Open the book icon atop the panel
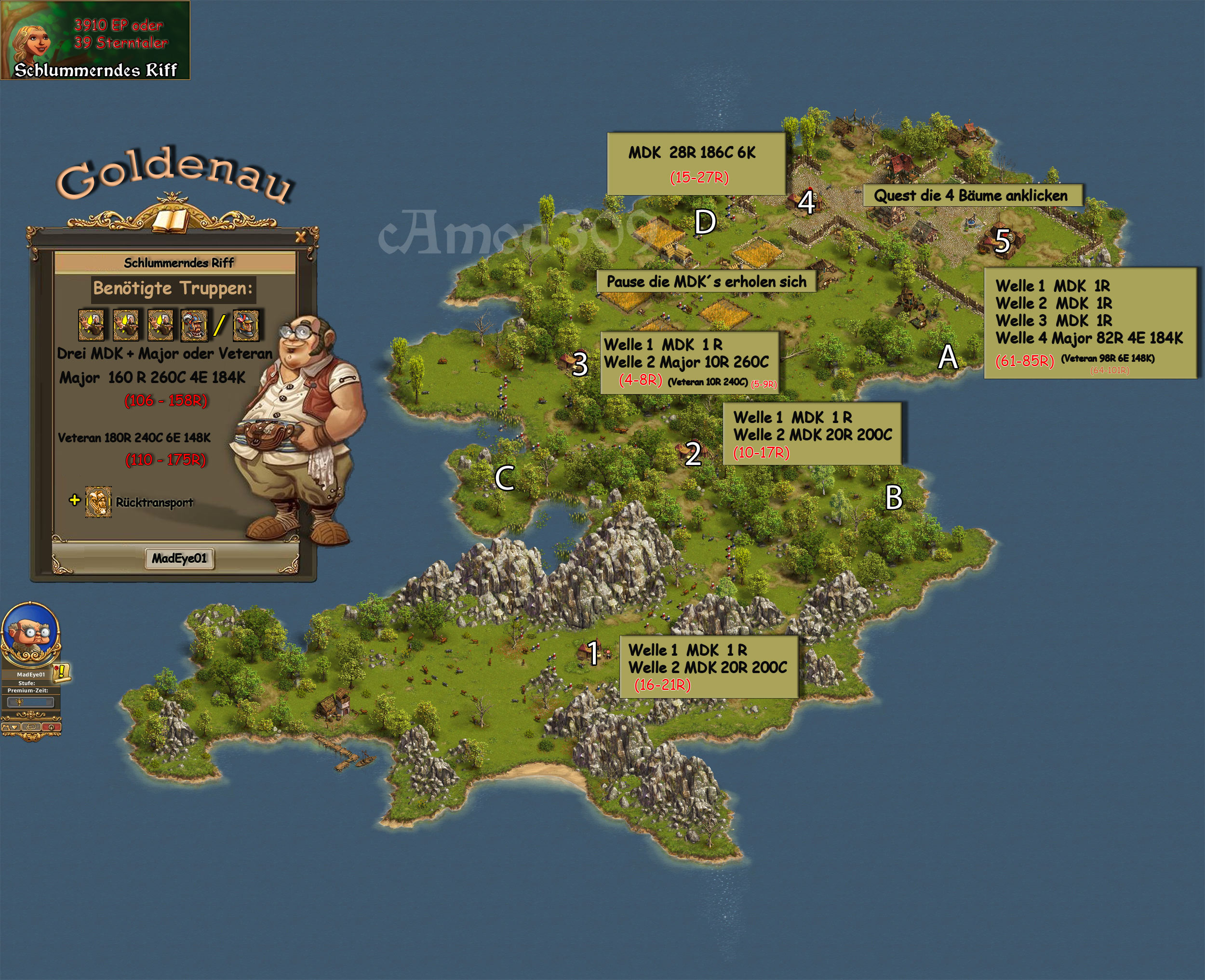The height and width of the screenshot is (980, 1205). [171, 220]
